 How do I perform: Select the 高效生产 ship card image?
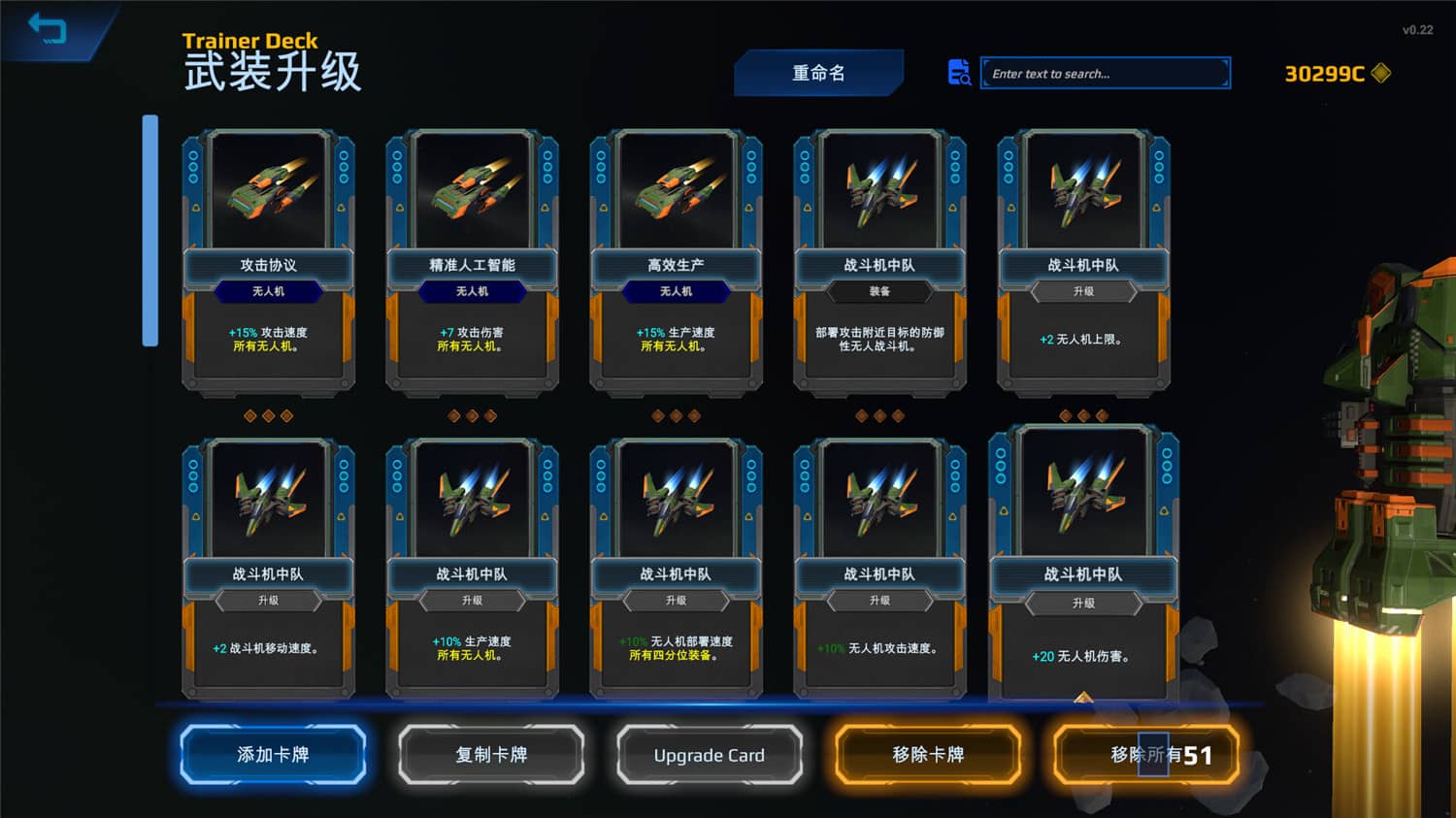[678, 191]
